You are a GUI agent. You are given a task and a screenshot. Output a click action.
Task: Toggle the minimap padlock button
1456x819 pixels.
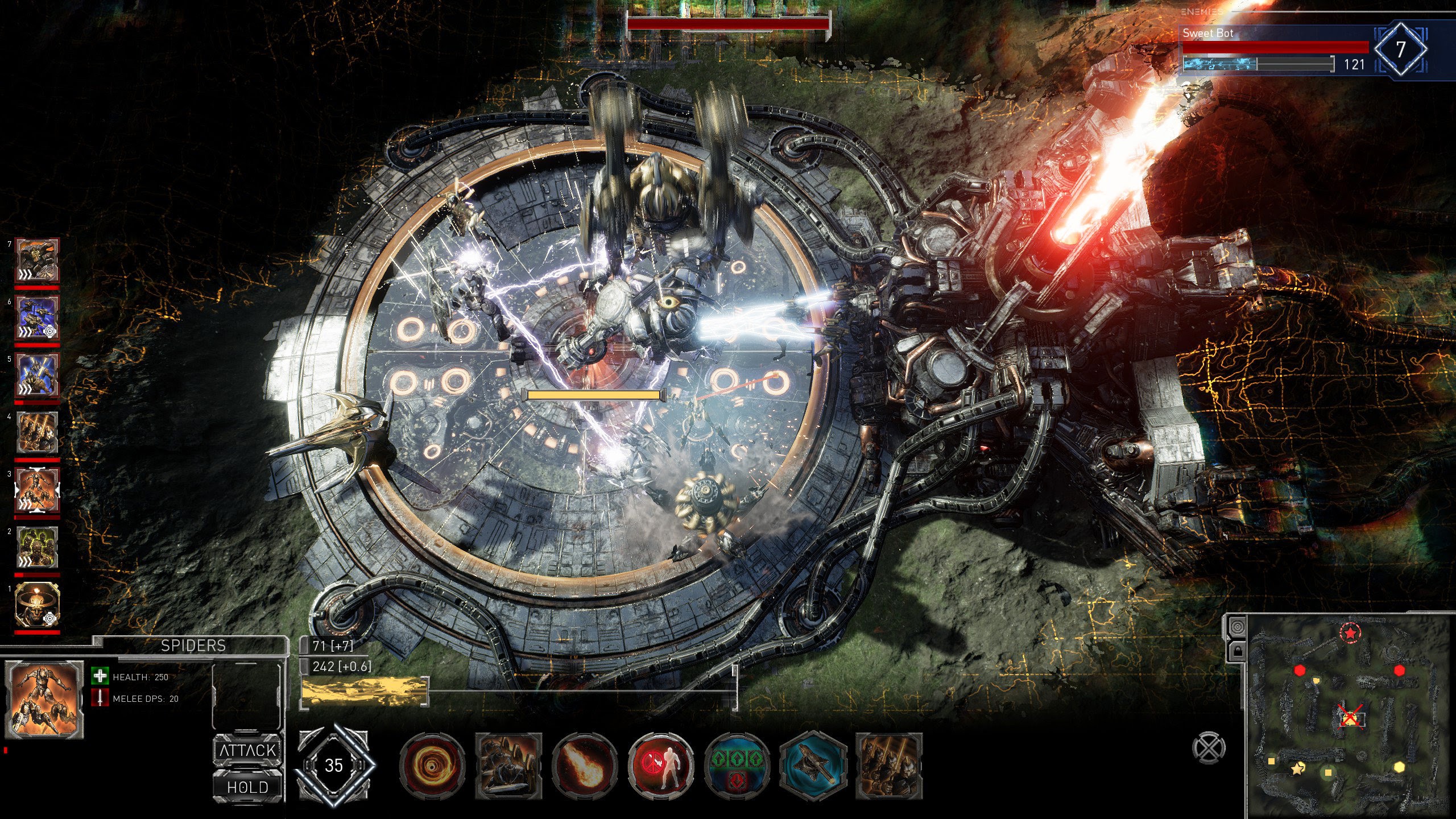[1237, 651]
